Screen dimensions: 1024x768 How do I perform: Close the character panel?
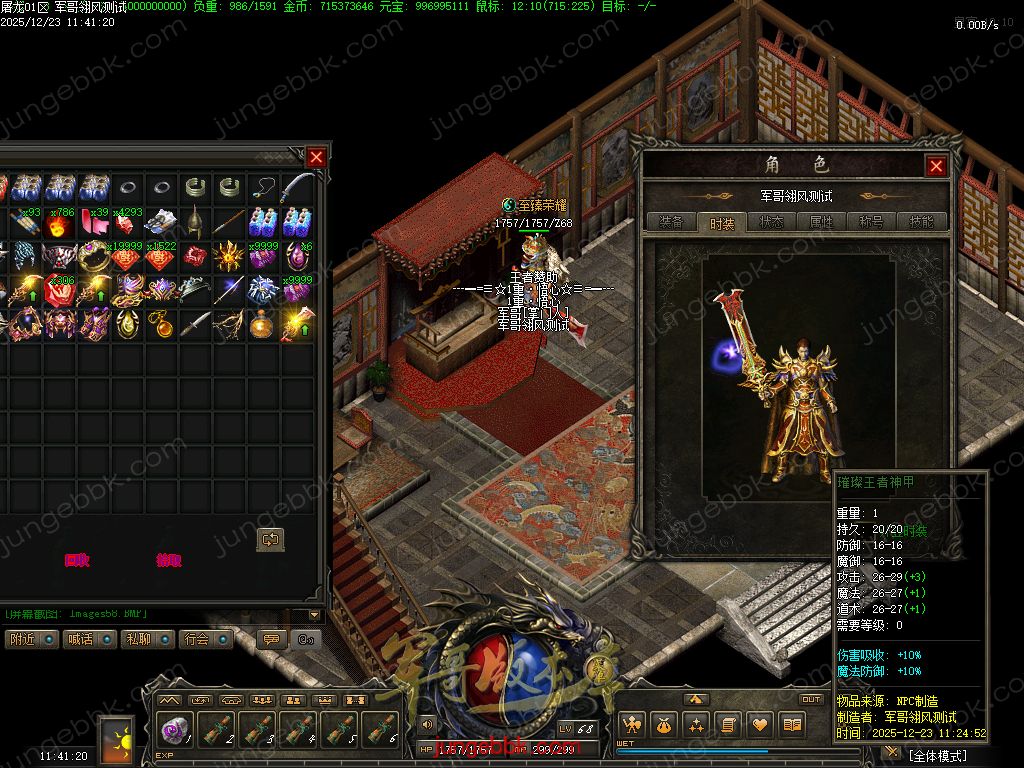click(936, 166)
